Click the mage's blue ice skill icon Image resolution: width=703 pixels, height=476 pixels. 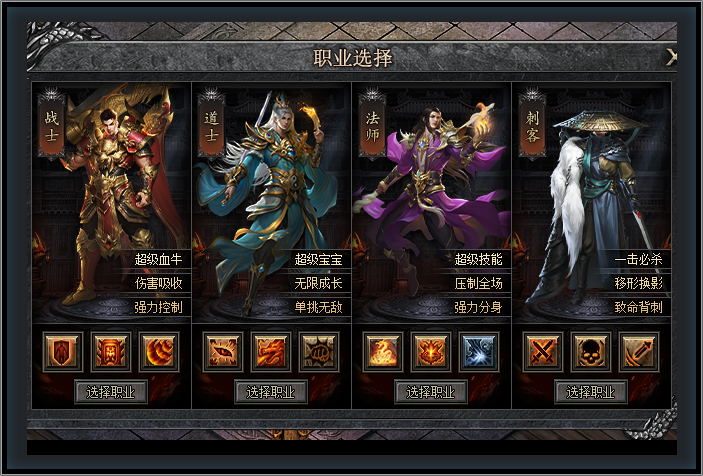[479, 352]
